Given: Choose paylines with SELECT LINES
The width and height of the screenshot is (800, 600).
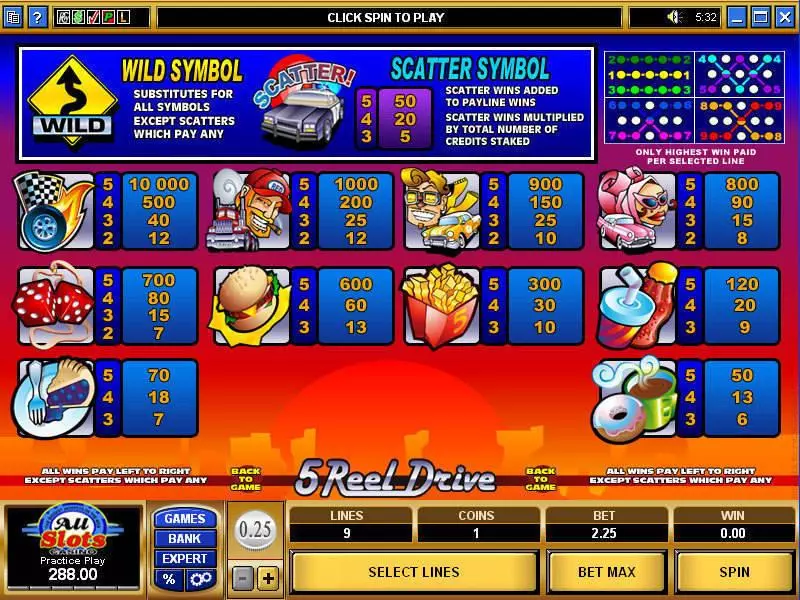Looking at the screenshot, I should coord(414,572).
